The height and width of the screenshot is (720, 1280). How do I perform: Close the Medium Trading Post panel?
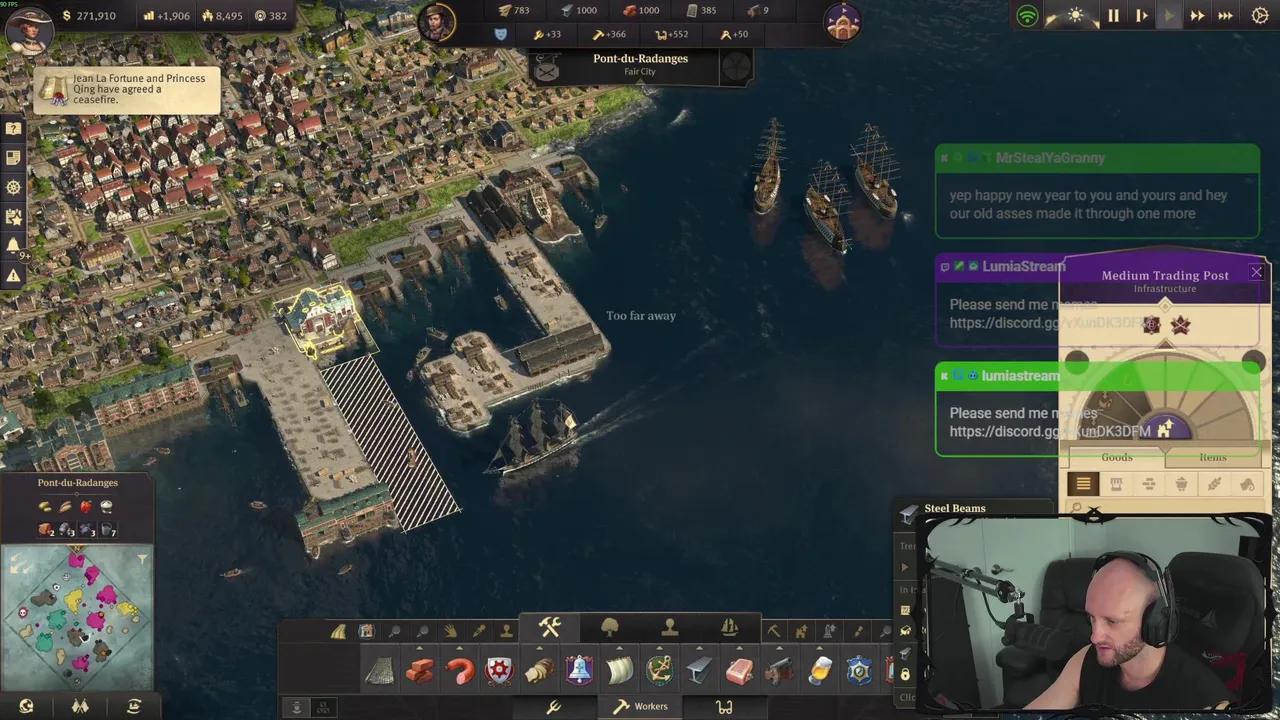tap(1256, 272)
